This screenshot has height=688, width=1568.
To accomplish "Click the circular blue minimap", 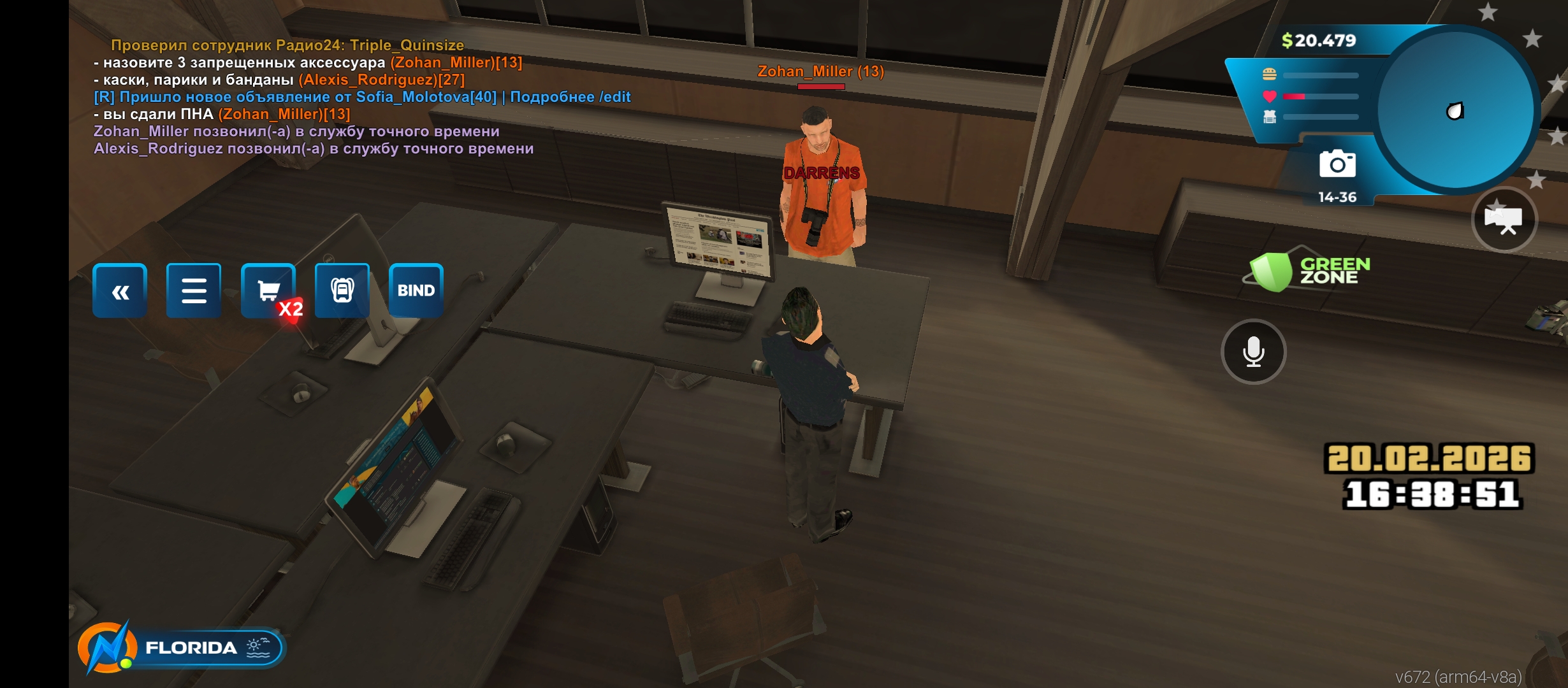I will pos(1455,111).
